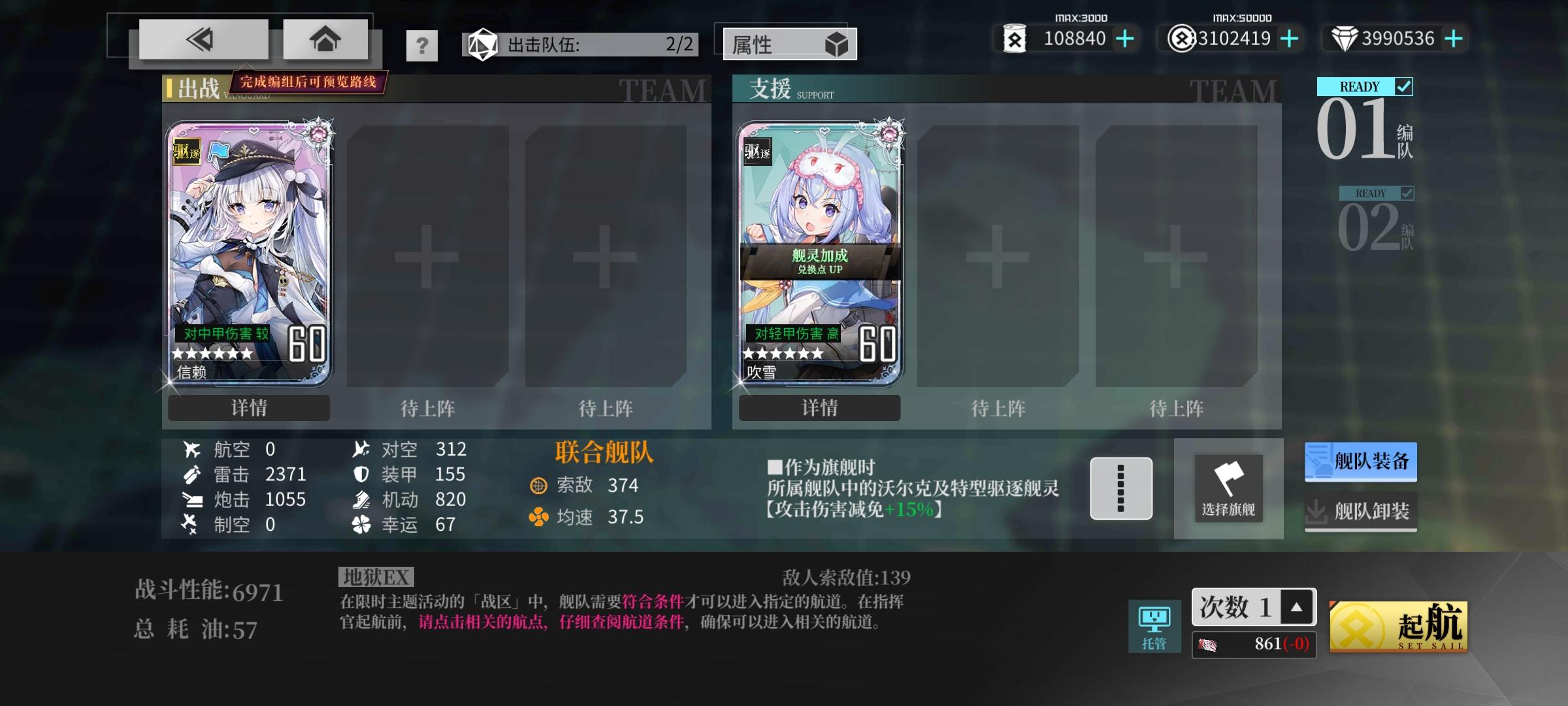The height and width of the screenshot is (706, 1568).
Task: Click the dice icon beside 出击队伍
Action: (x=482, y=44)
